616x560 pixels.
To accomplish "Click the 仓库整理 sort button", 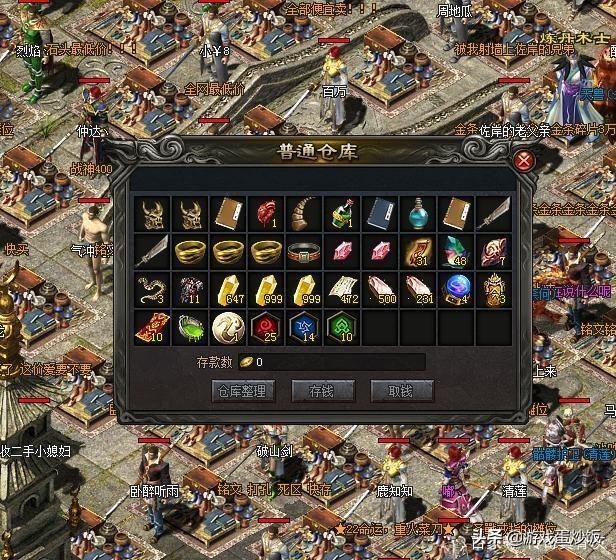I will tap(239, 391).
